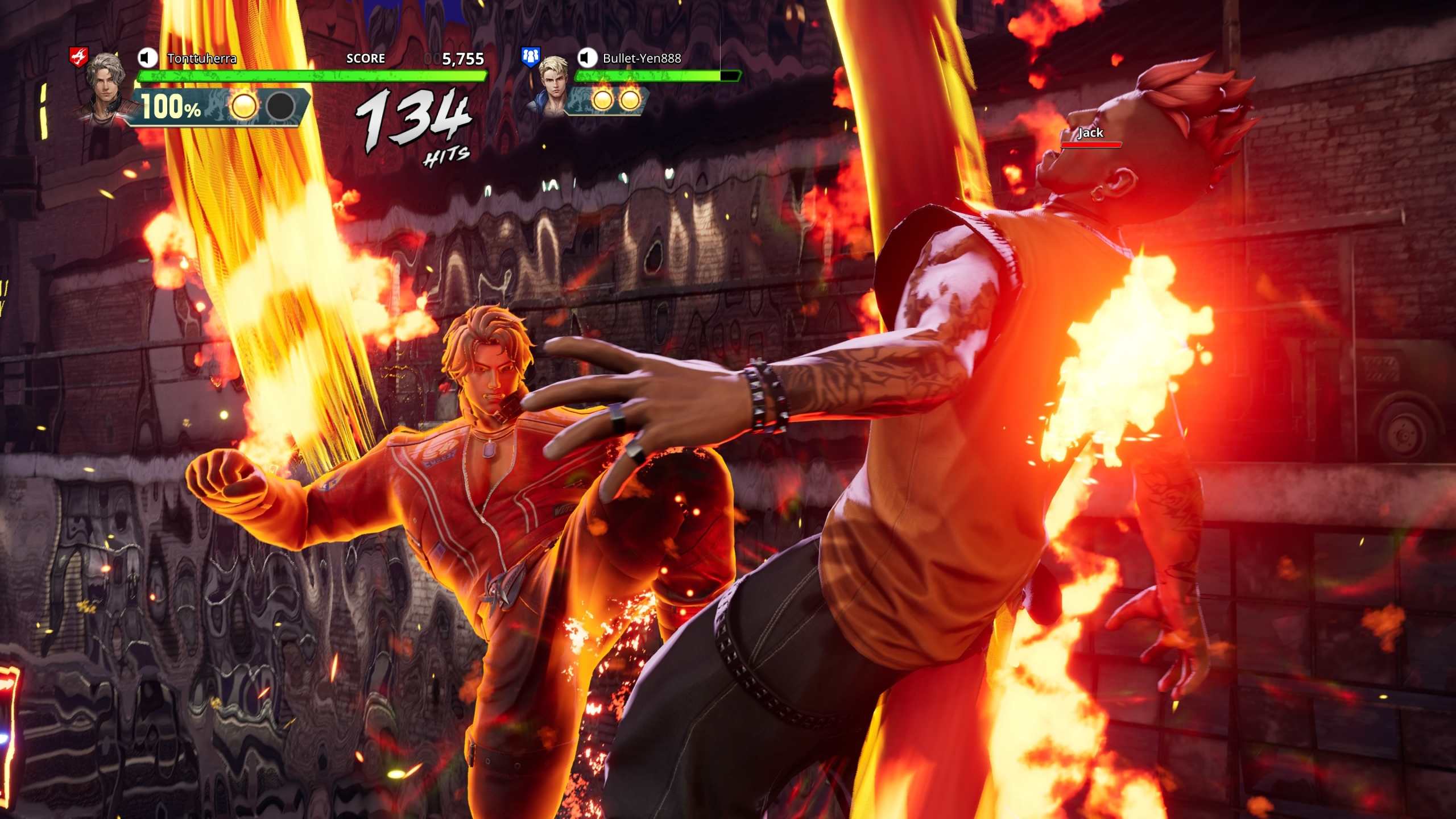Select Tonttuherra's grey-haired character portrait
The width and height of the screenshot is (1456, 819).
tap(105, 85)
